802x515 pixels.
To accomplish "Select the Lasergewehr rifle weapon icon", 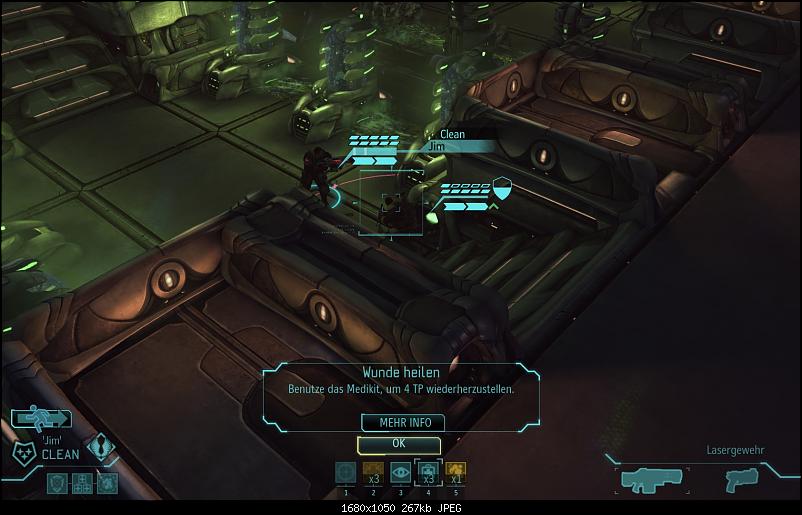I will (651, 479).
